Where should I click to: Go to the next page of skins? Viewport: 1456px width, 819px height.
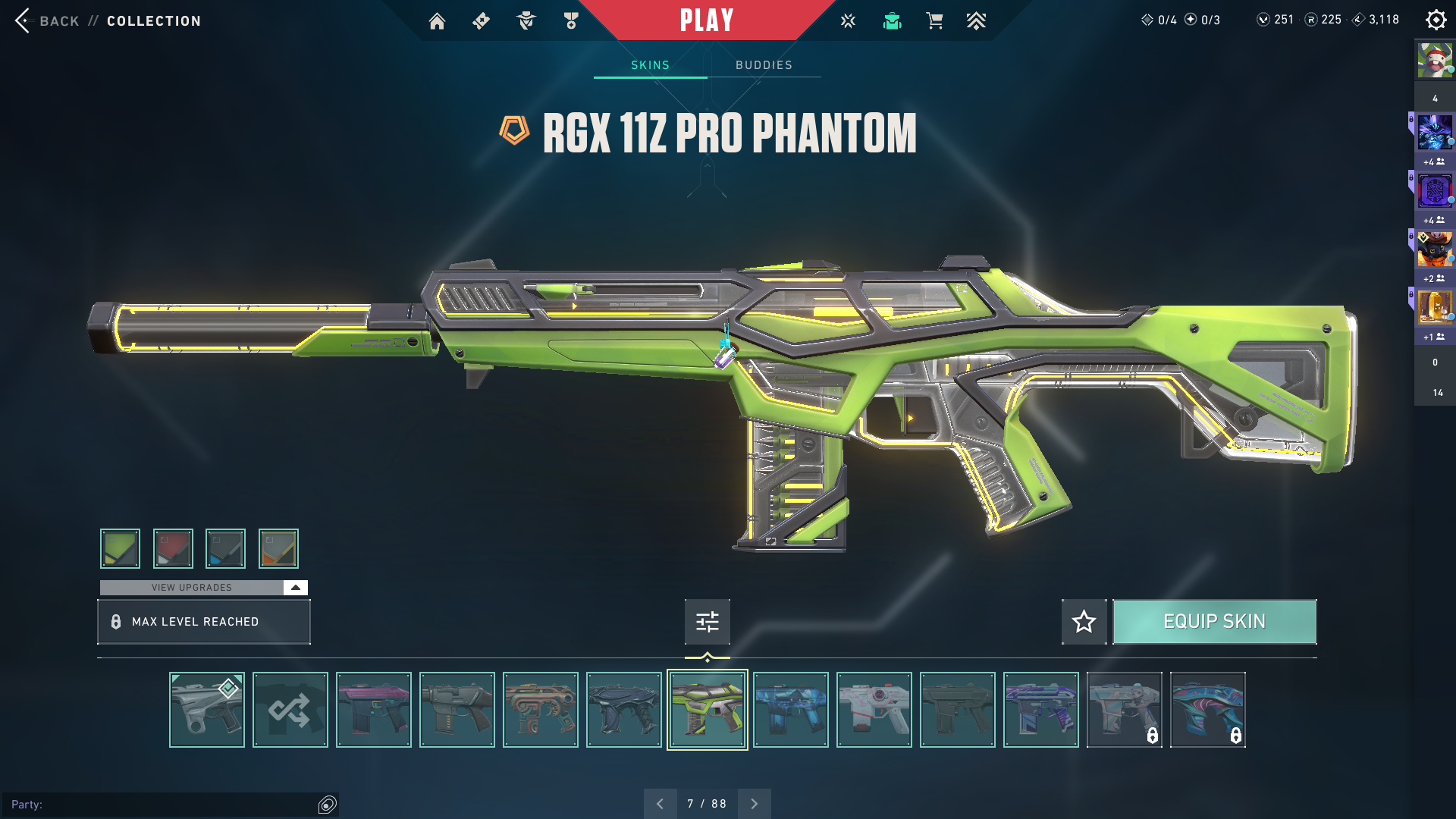[754, 804]
